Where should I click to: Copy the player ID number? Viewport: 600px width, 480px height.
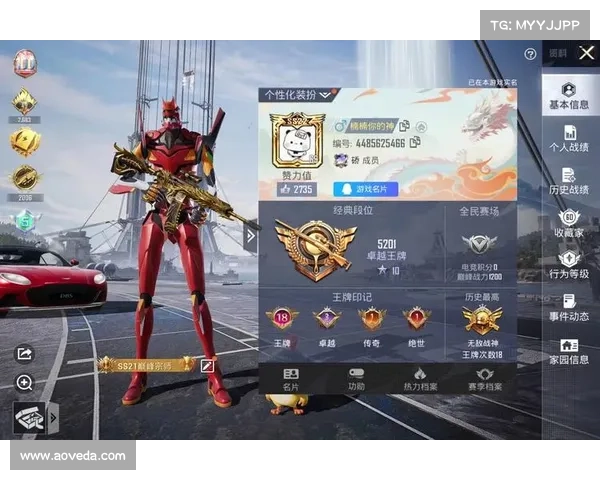415,143
